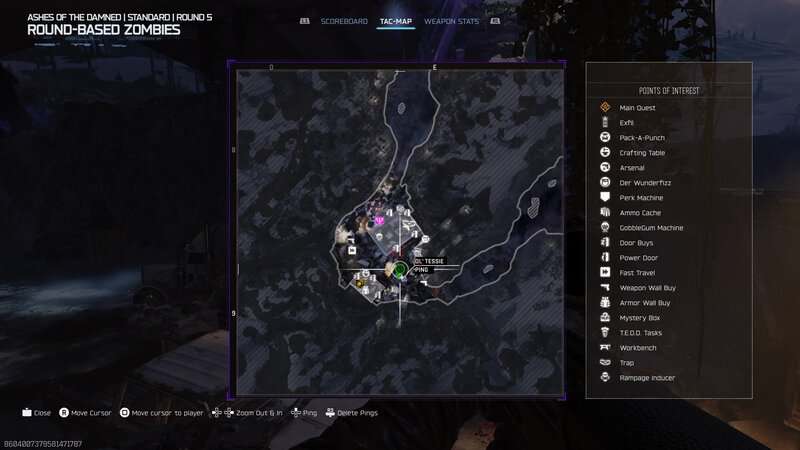Viewport: 800px width, 450px height.
Task: Choose Der Wunderfizz in the legend
Action: click(x=642, y=182)
